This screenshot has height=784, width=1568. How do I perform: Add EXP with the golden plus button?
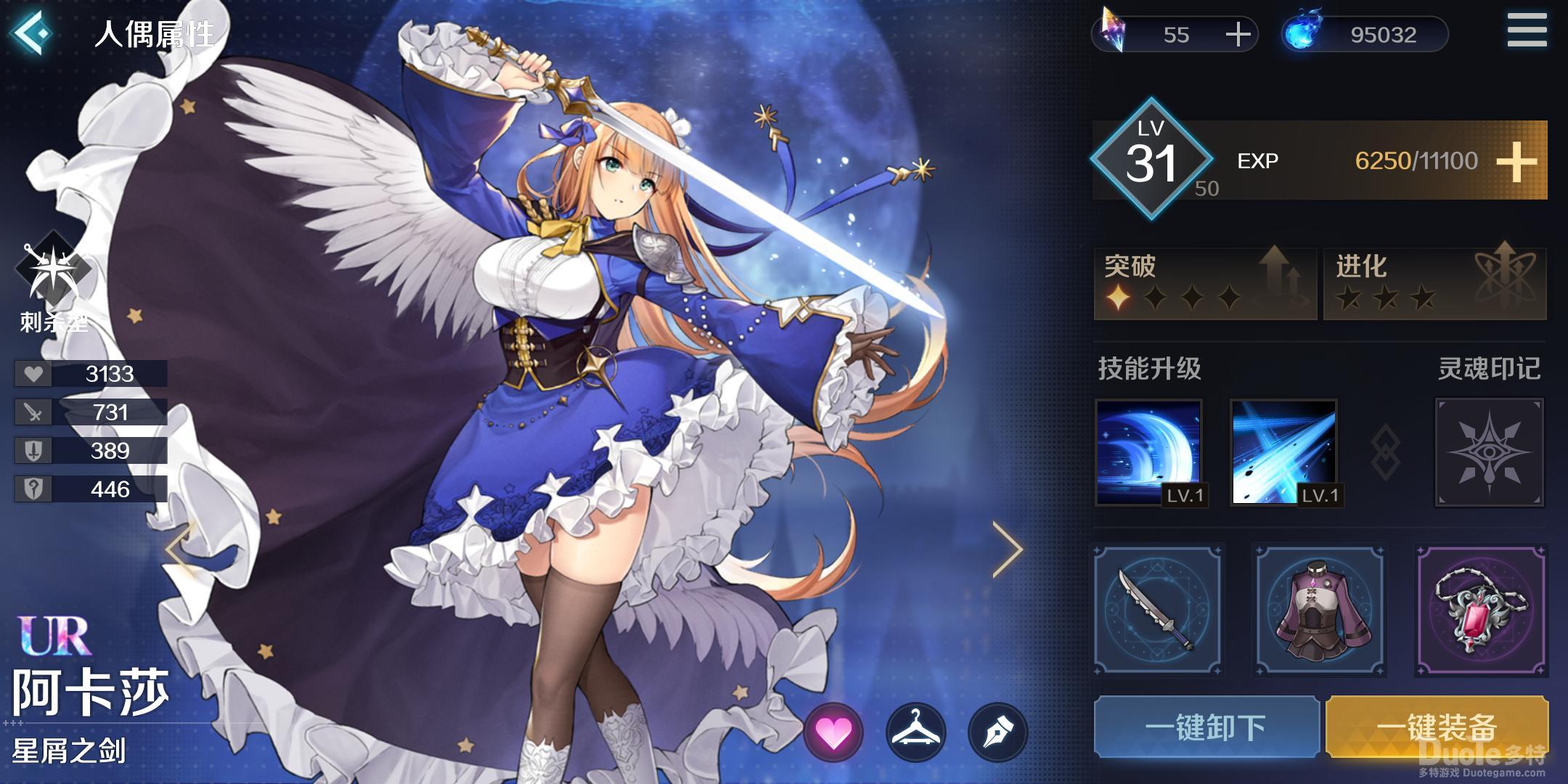pos(1516,161)
